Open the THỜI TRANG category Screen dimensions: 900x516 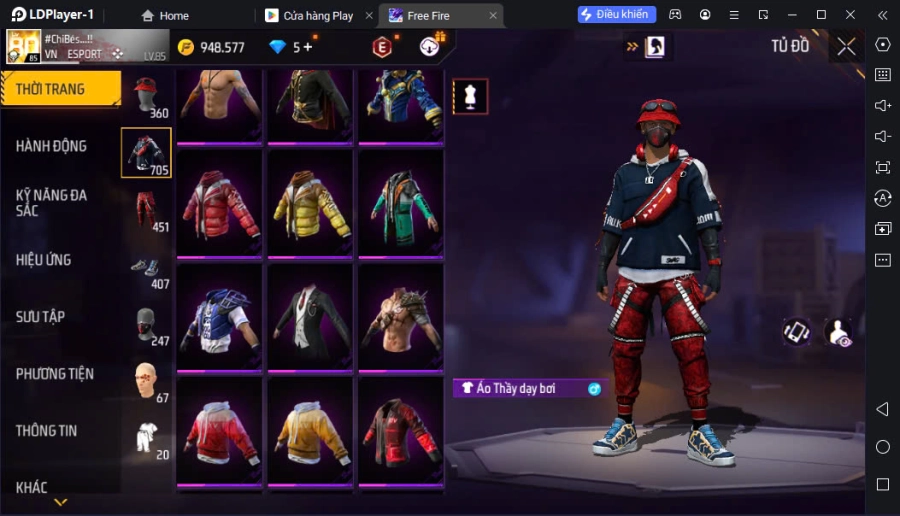[x=60, y=89]
